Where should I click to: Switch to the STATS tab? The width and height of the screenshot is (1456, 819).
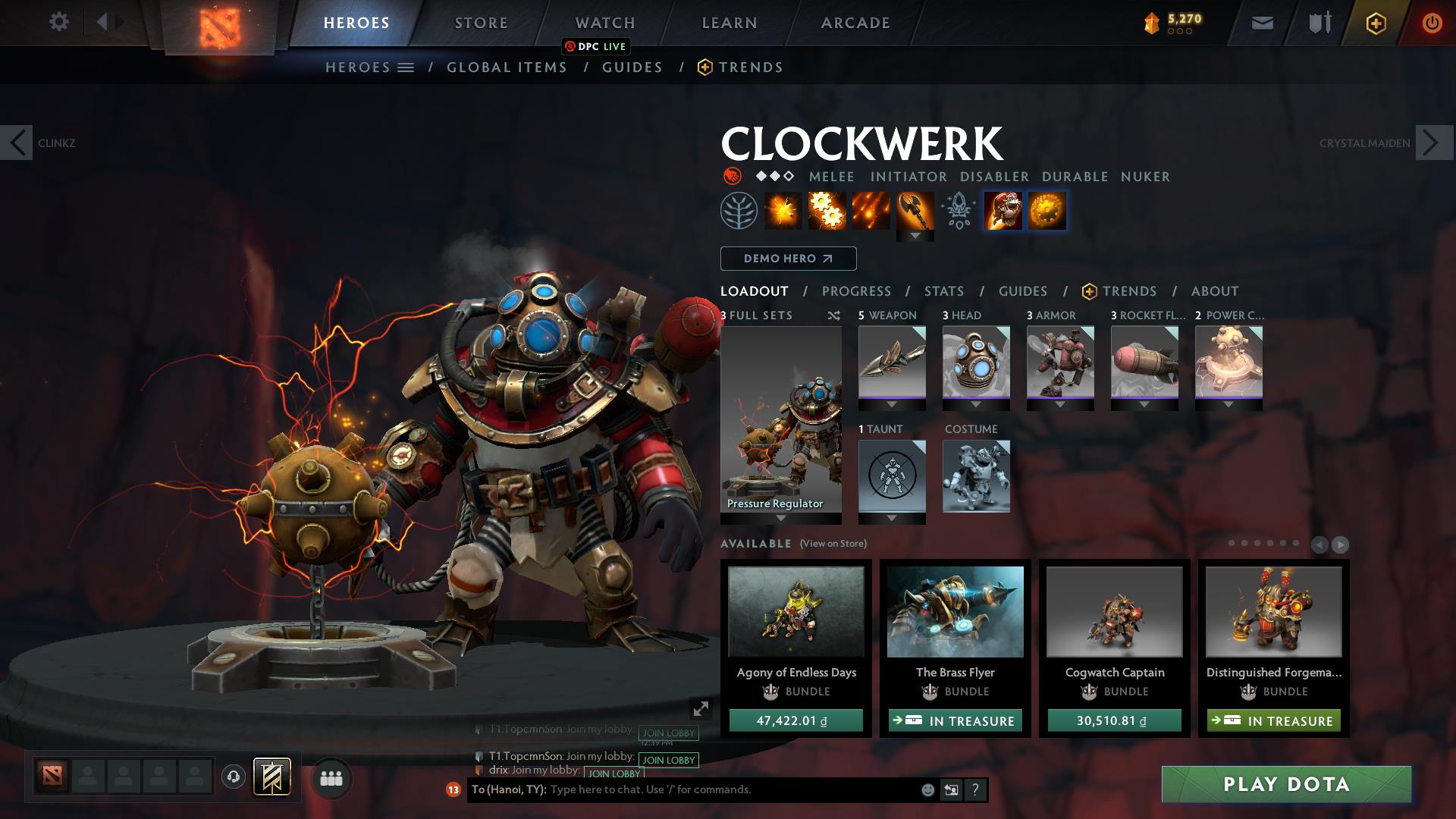[943, 290]
